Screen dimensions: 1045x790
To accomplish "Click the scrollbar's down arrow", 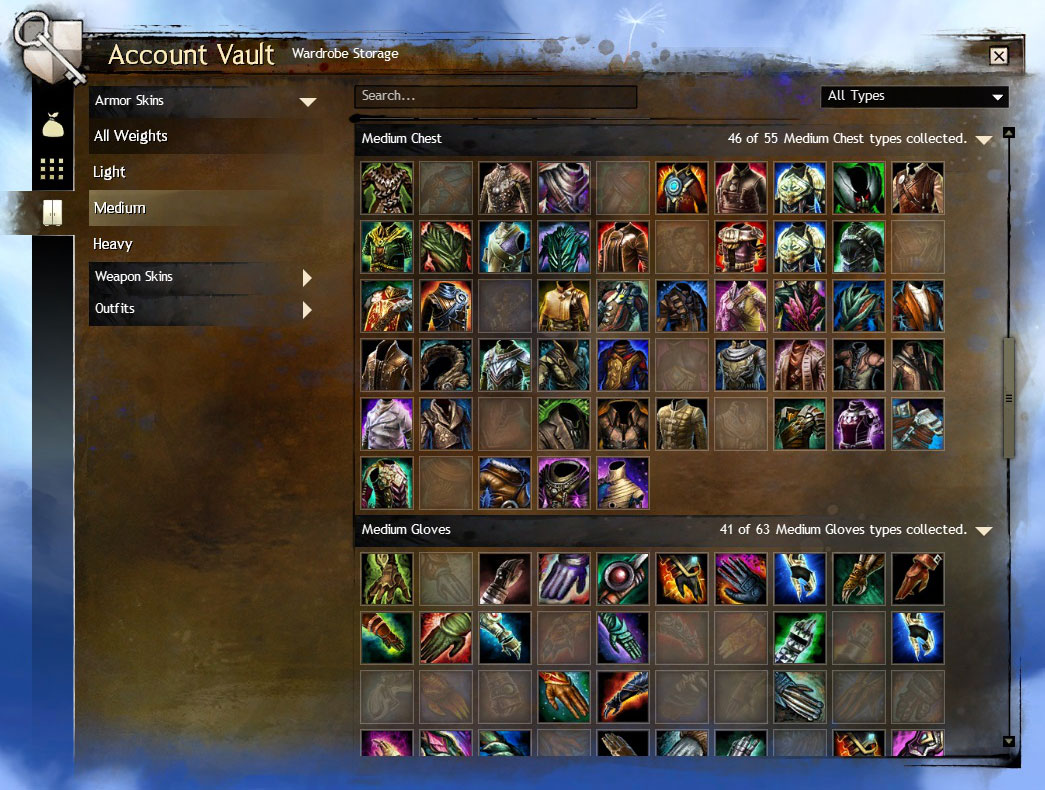I will [x=1008, y=741].
